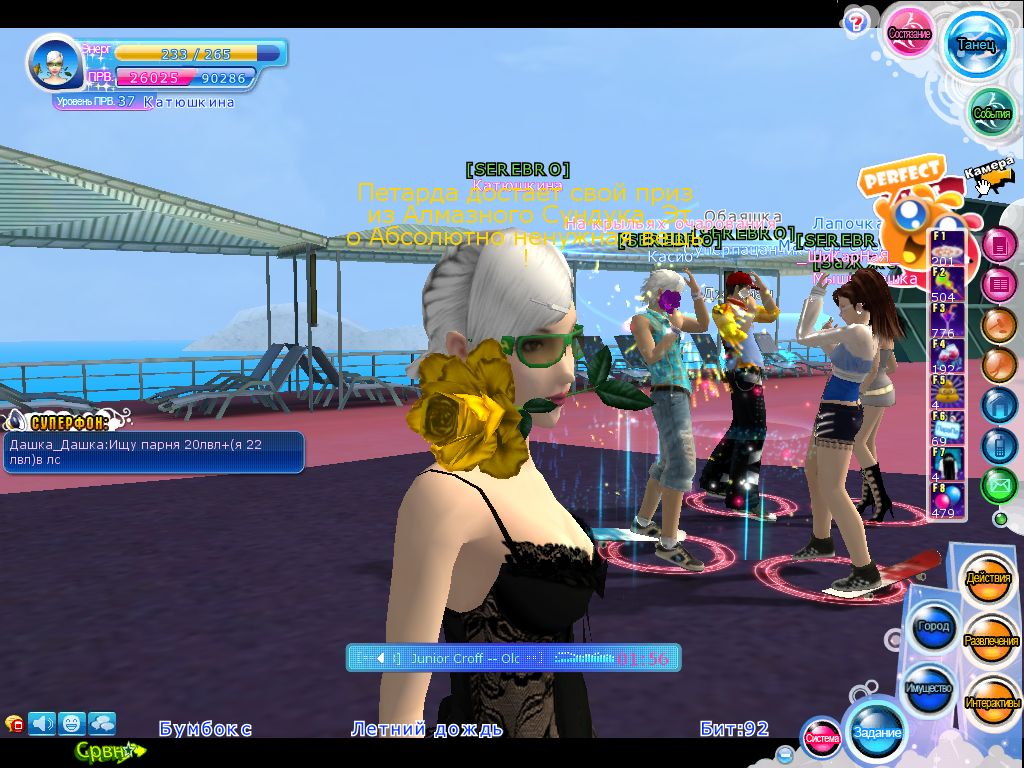
Task: Open the Город city menu
Action: 932,627
